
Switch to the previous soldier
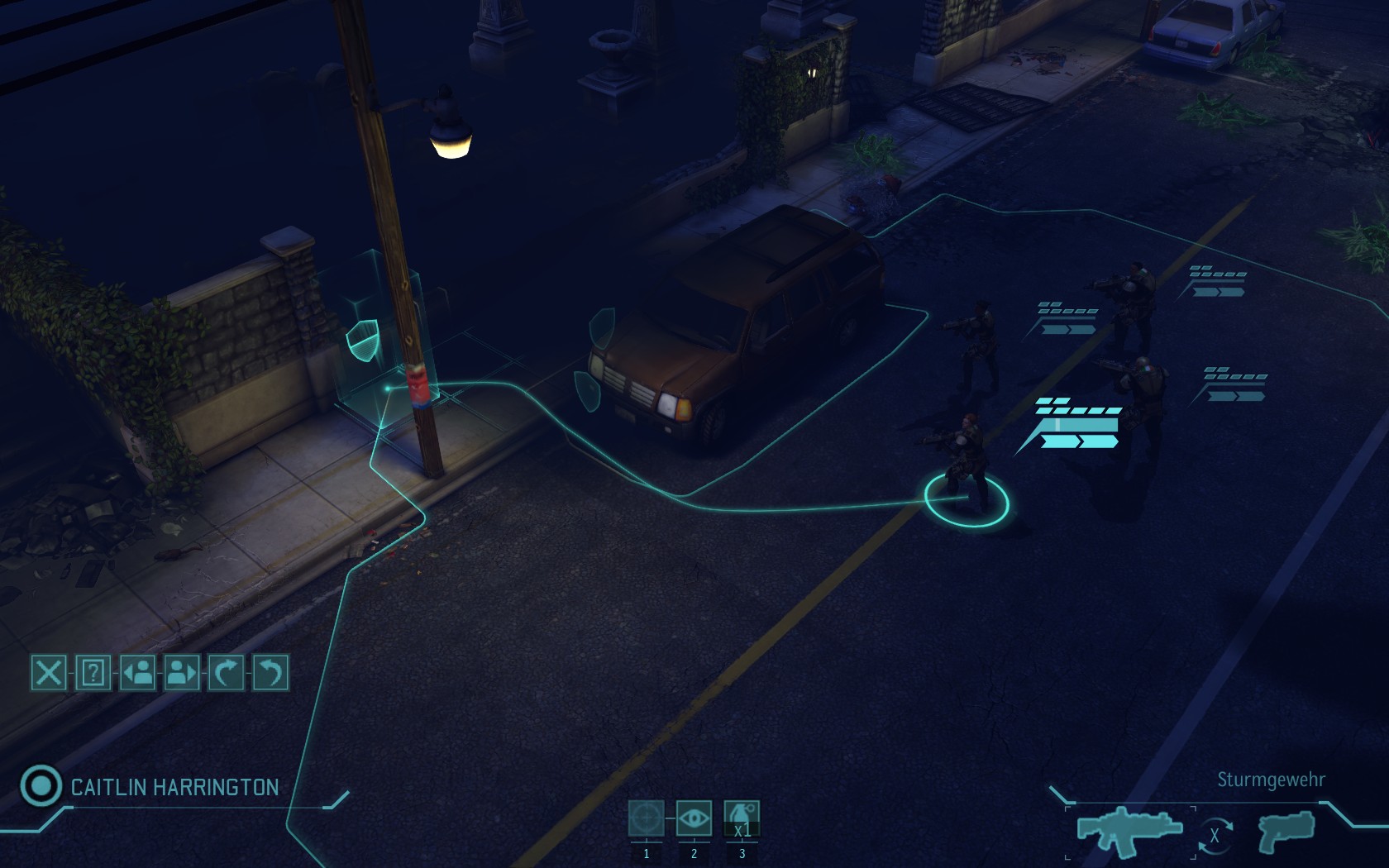pyautogui.click(x=137, y=672)
